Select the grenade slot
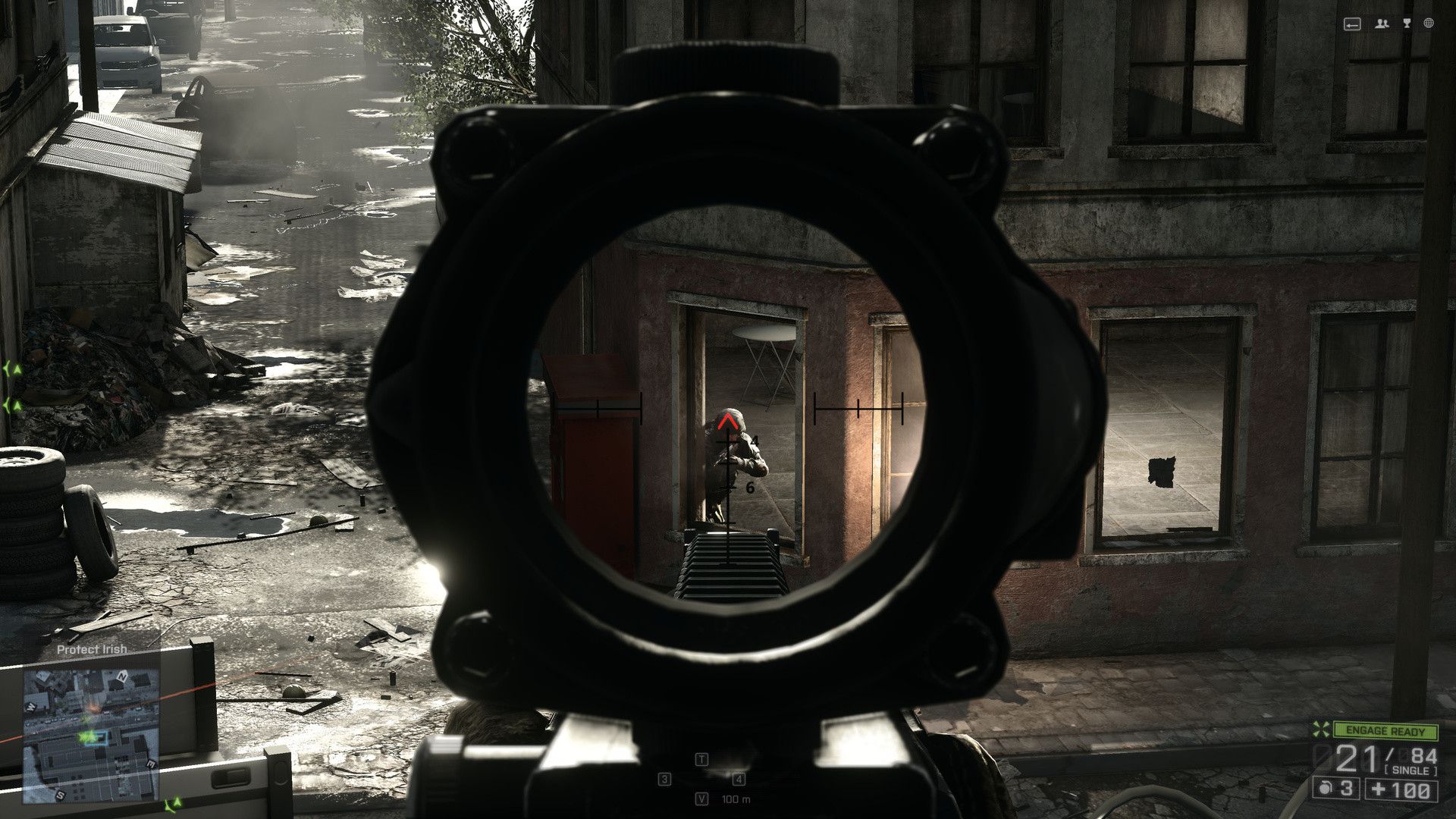1456x819 pixels. 1336,789
